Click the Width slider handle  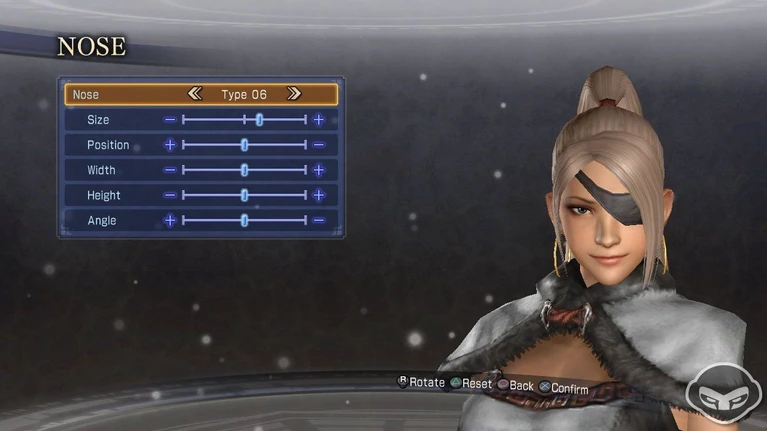click(x=245, y=170)
